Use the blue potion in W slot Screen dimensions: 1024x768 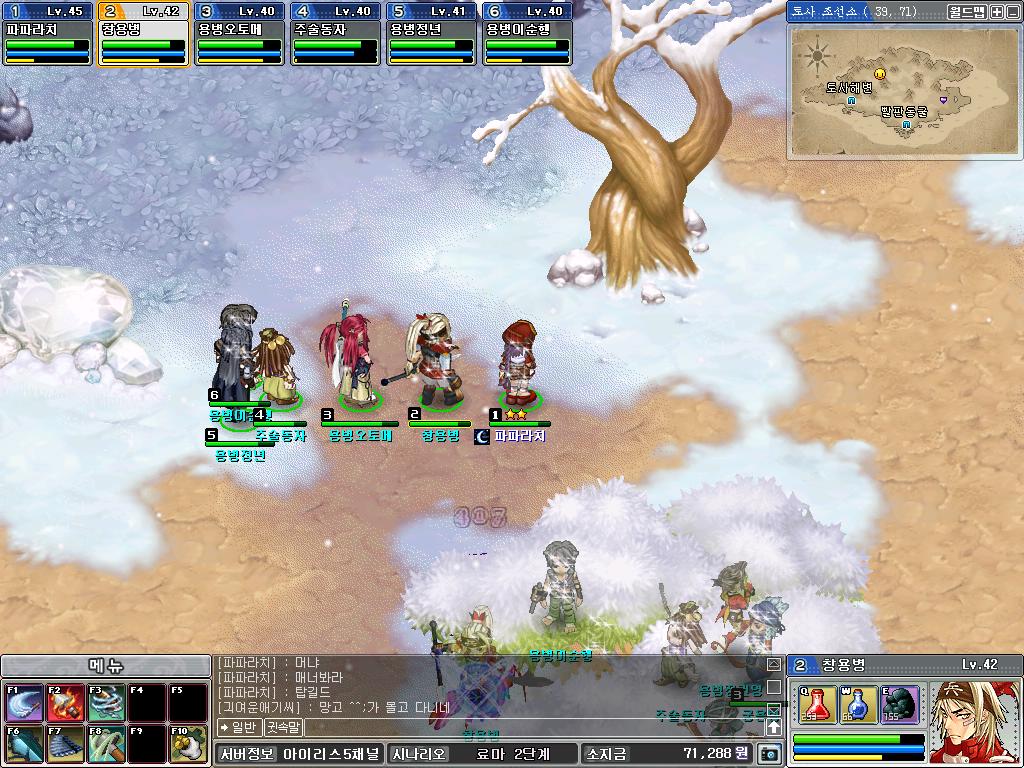[858, 704]
